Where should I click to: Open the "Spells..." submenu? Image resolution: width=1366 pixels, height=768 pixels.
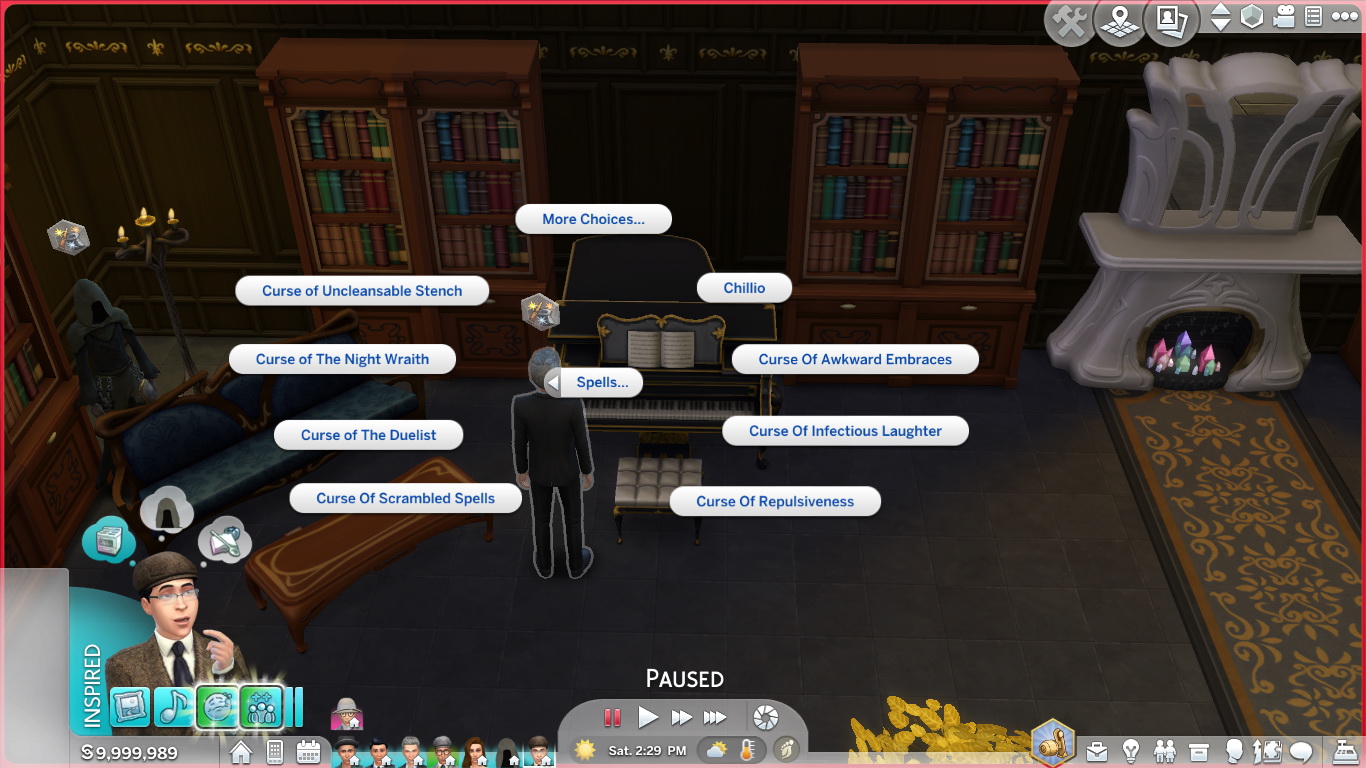point(600,382)
